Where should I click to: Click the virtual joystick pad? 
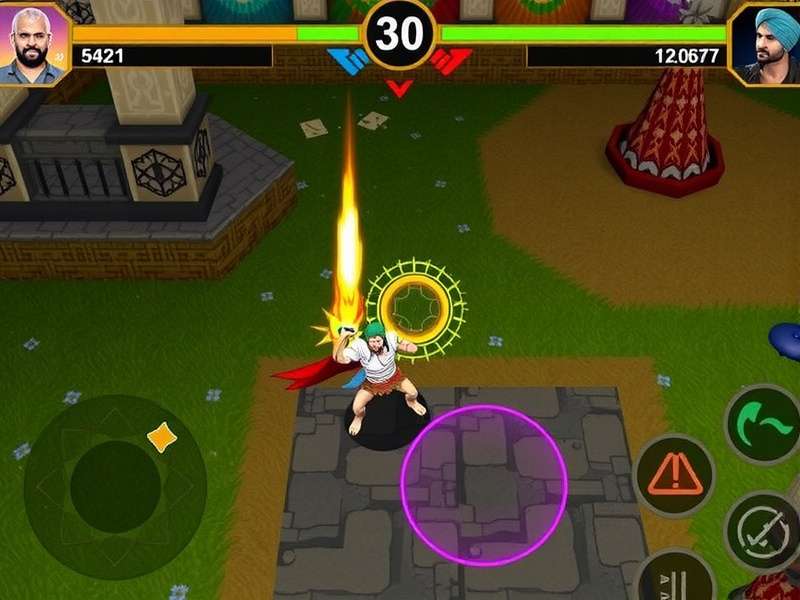pos(115,486)
